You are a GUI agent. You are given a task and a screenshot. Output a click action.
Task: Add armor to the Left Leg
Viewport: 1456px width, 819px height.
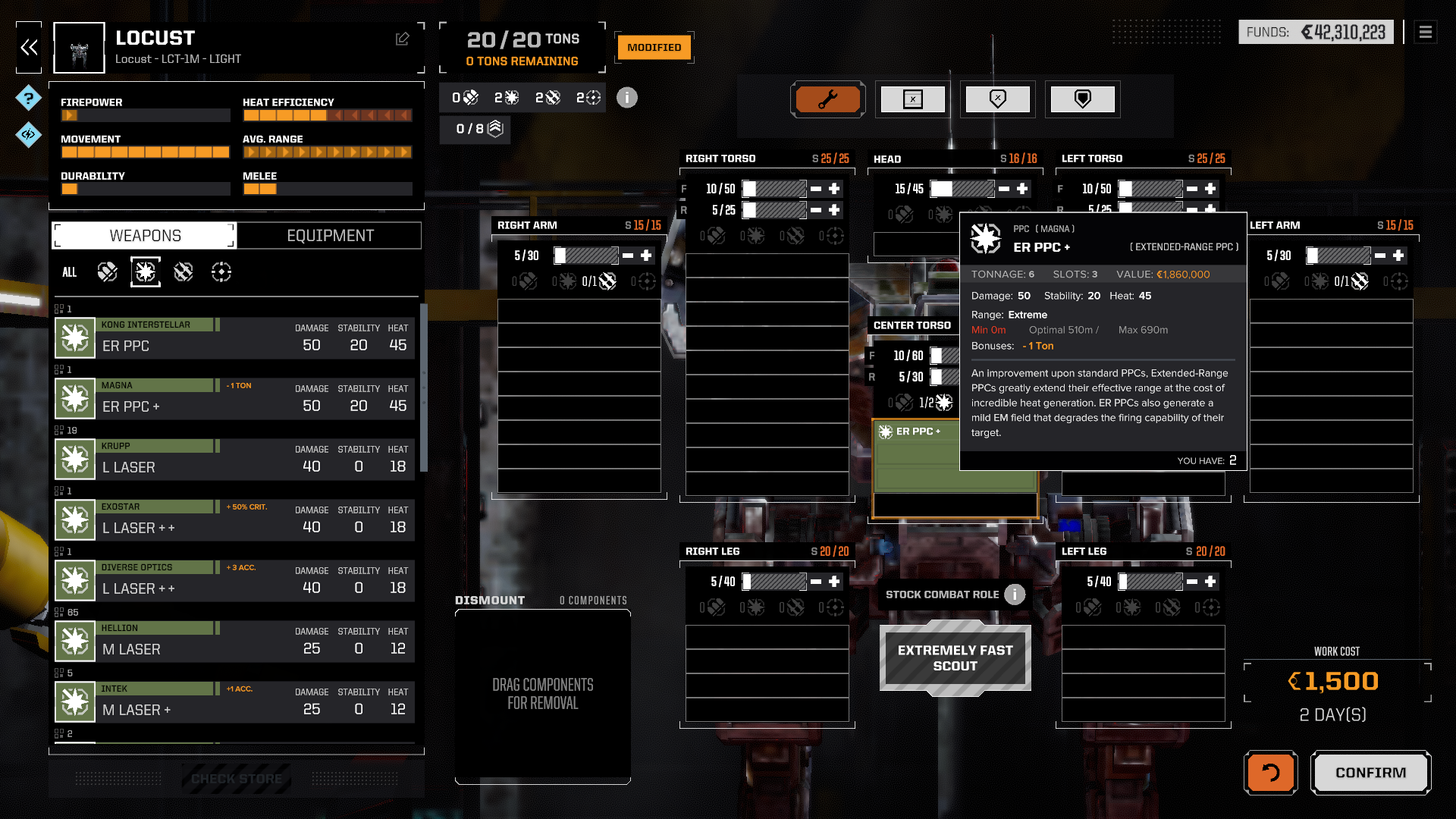pyautogui.click(x=1210, y=582)
